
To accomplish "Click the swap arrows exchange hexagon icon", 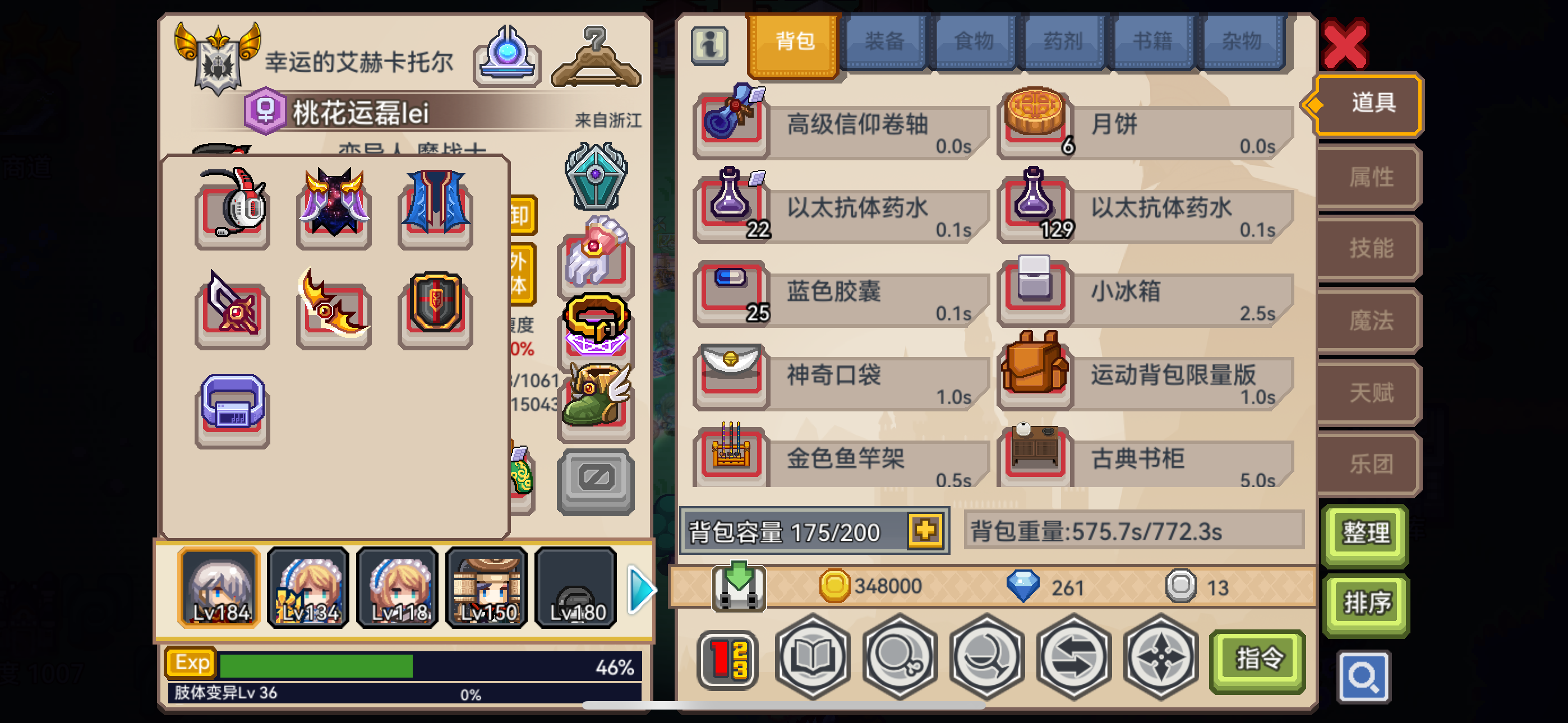I will pyautogui.click(x=1073, y=659).
